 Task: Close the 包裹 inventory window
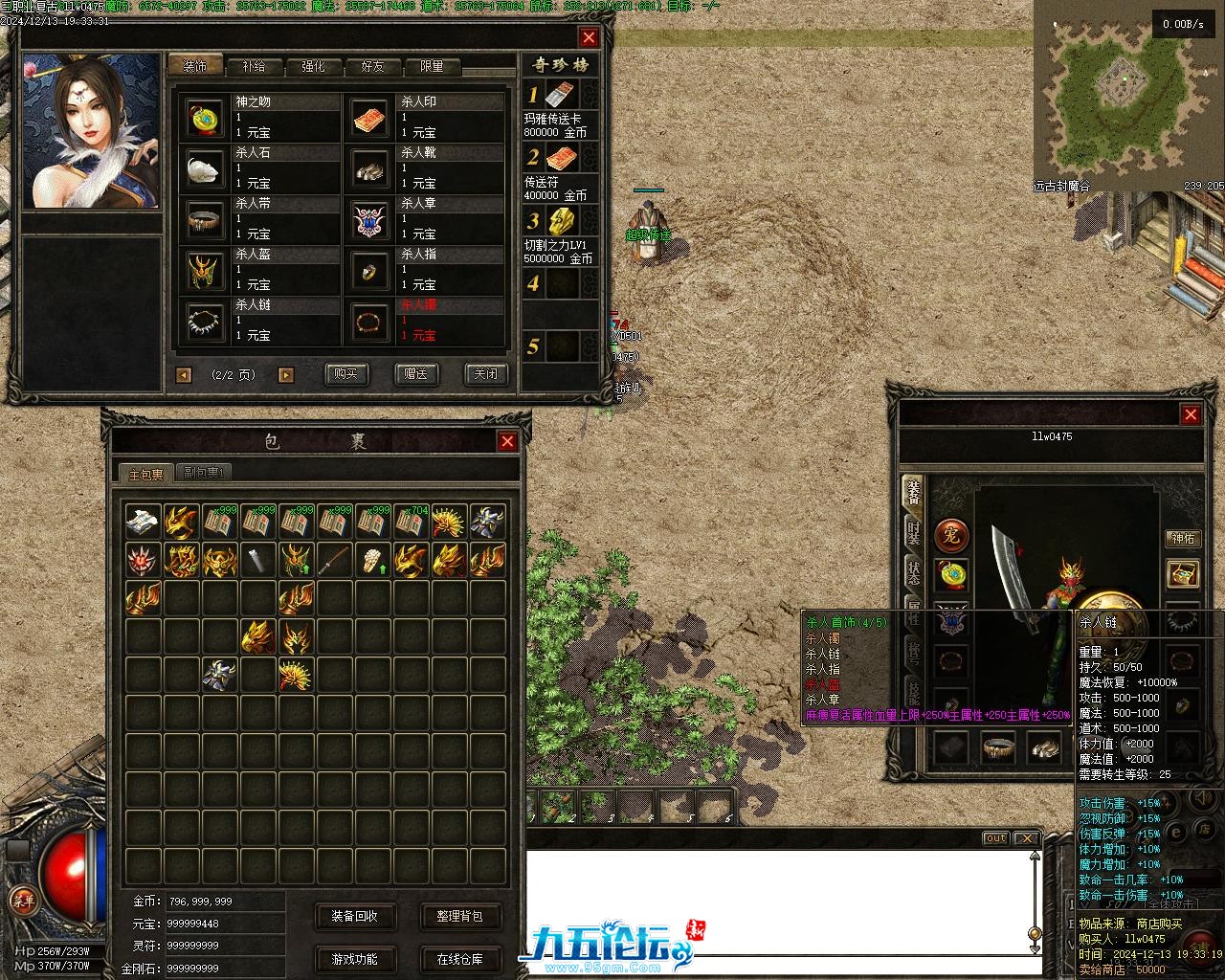(x=507, y=441)
